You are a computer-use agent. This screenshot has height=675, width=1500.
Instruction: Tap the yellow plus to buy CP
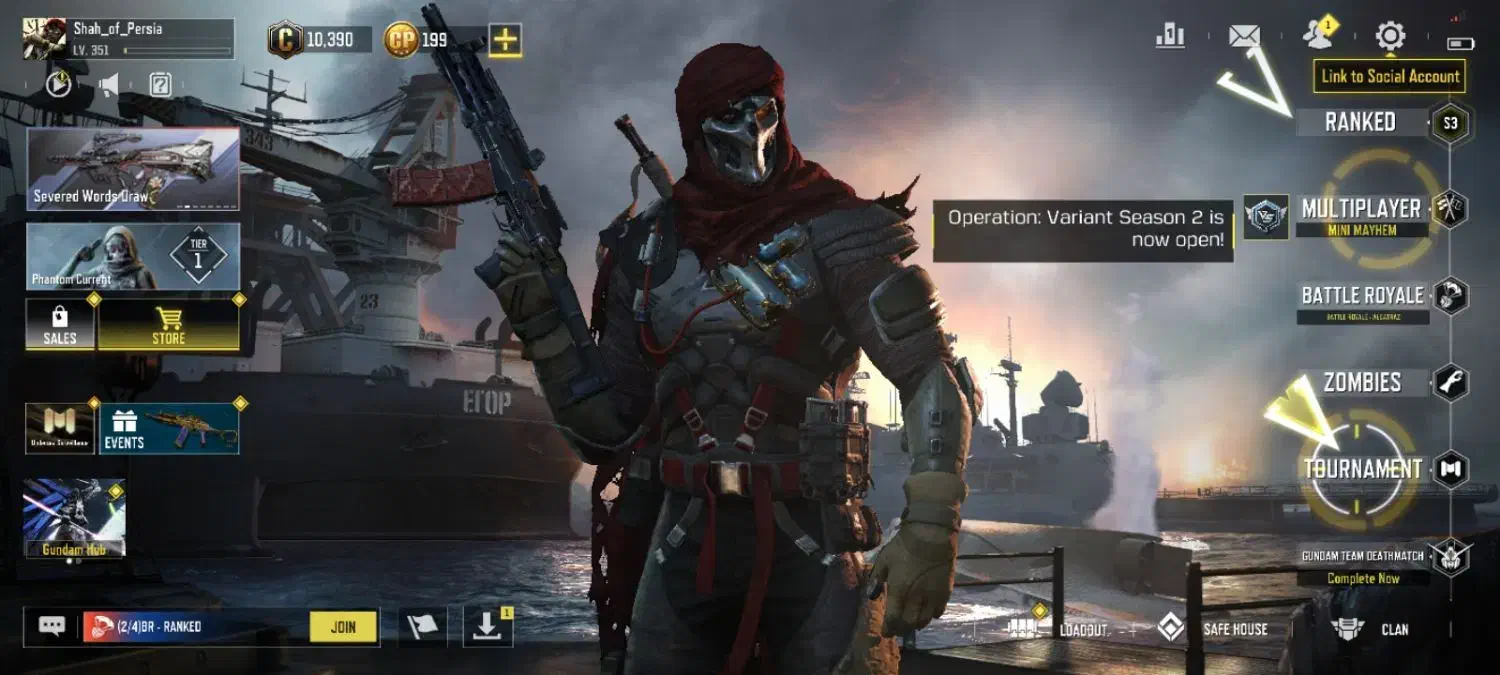pyautogui.click(x=505, y=40)
